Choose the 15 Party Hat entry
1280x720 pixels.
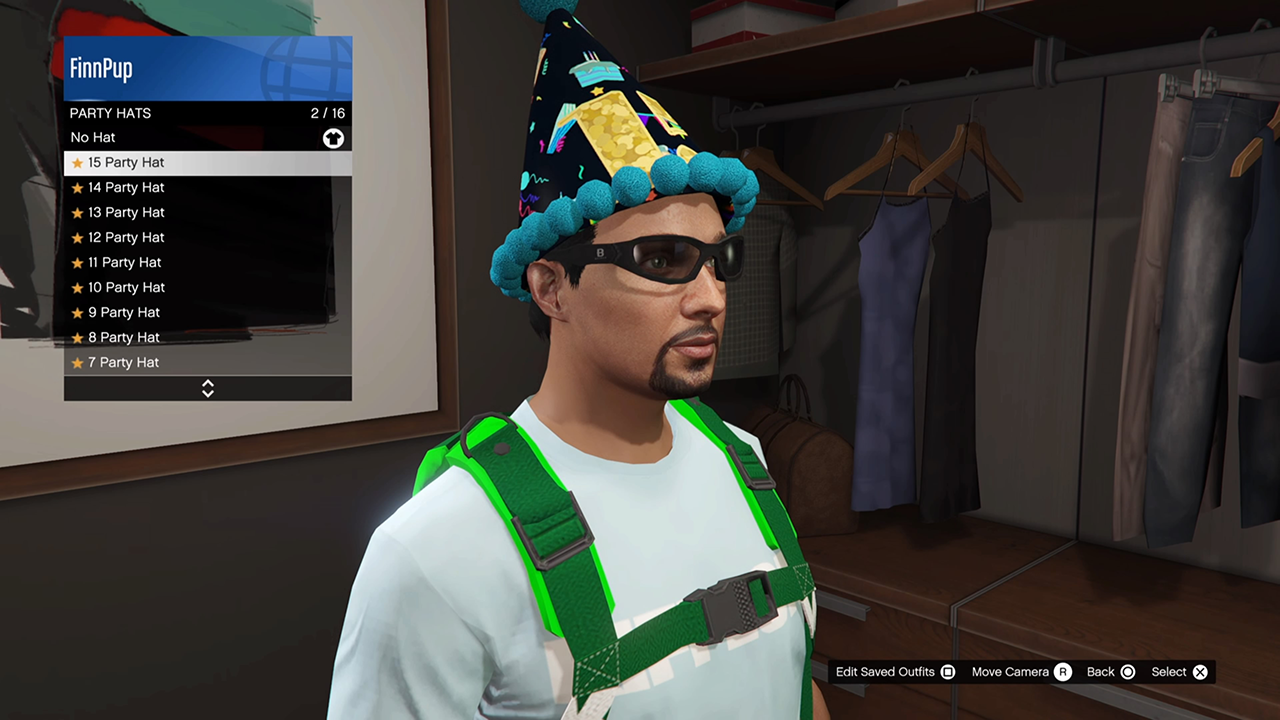[207, 163]
